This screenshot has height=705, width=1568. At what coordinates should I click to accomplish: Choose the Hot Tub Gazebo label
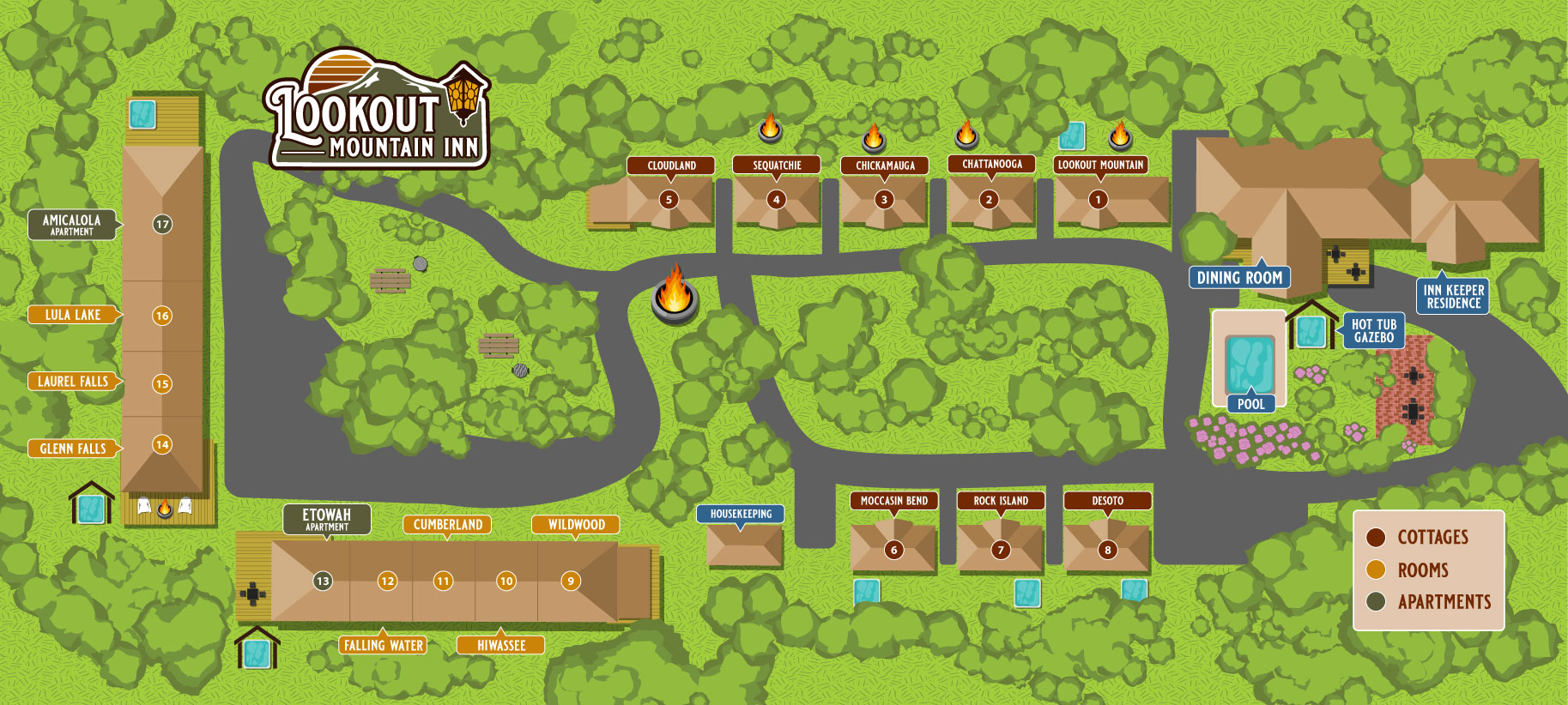click(x=1373, y=331)
